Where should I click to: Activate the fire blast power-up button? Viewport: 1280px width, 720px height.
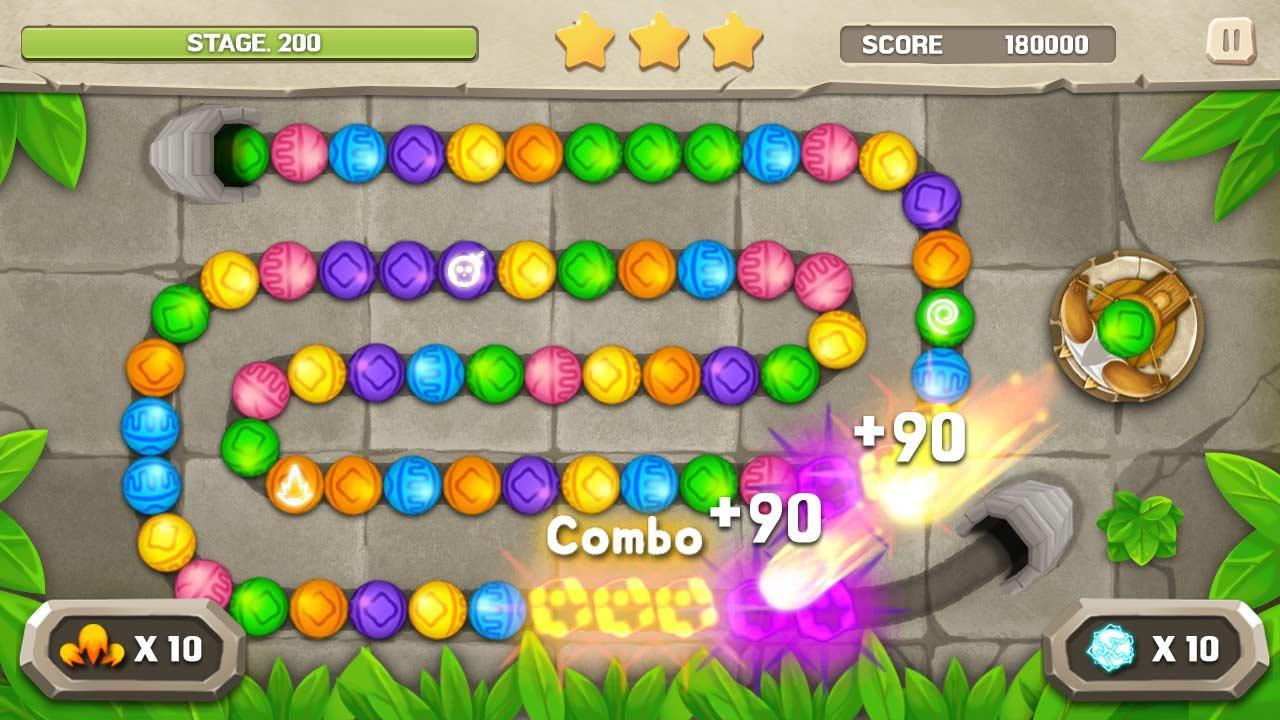point(132,650)
